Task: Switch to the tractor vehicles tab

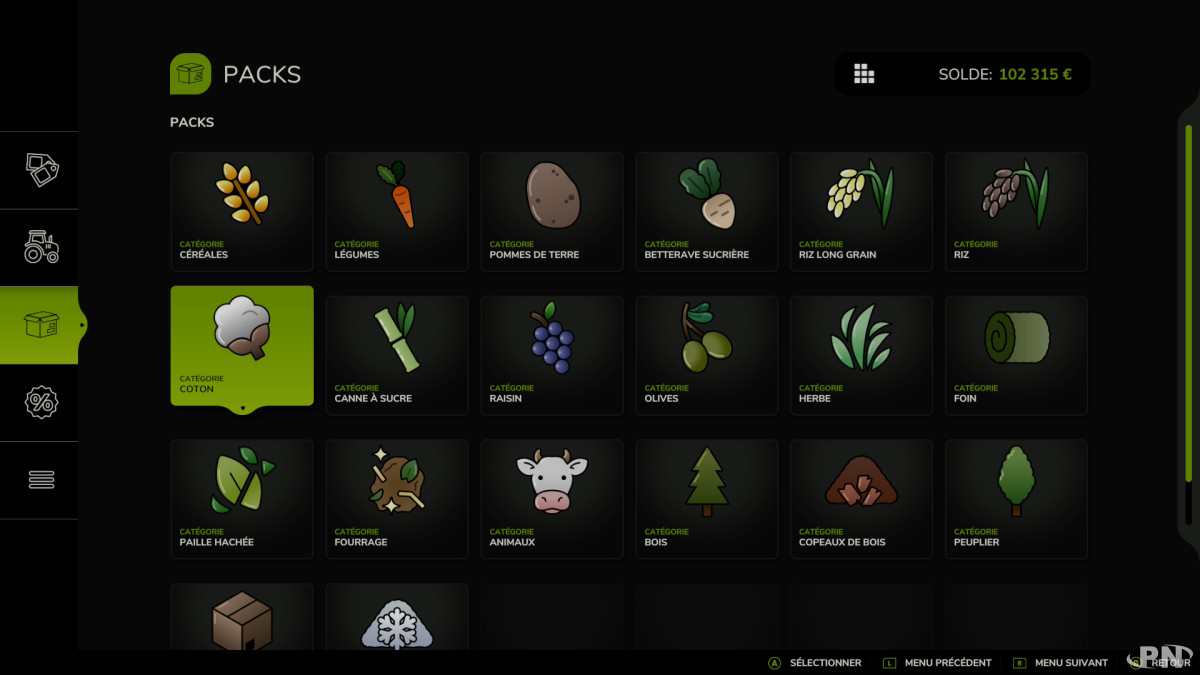Action: click(x=41, y=247)
